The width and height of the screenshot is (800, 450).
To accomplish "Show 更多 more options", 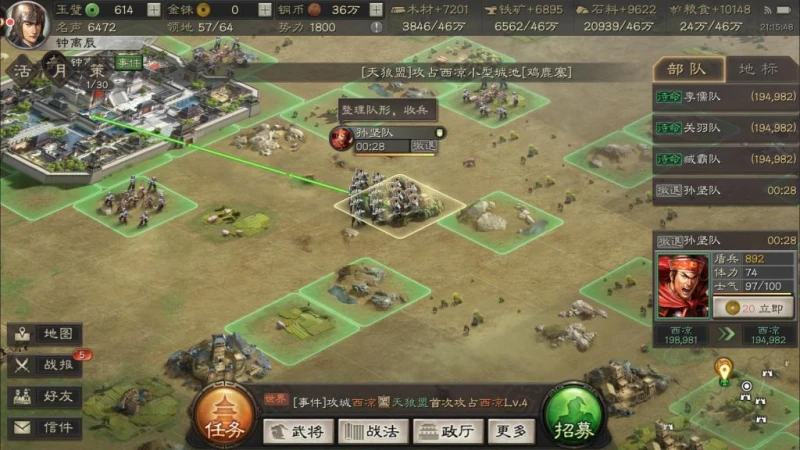I will click(x=509, y=430).
